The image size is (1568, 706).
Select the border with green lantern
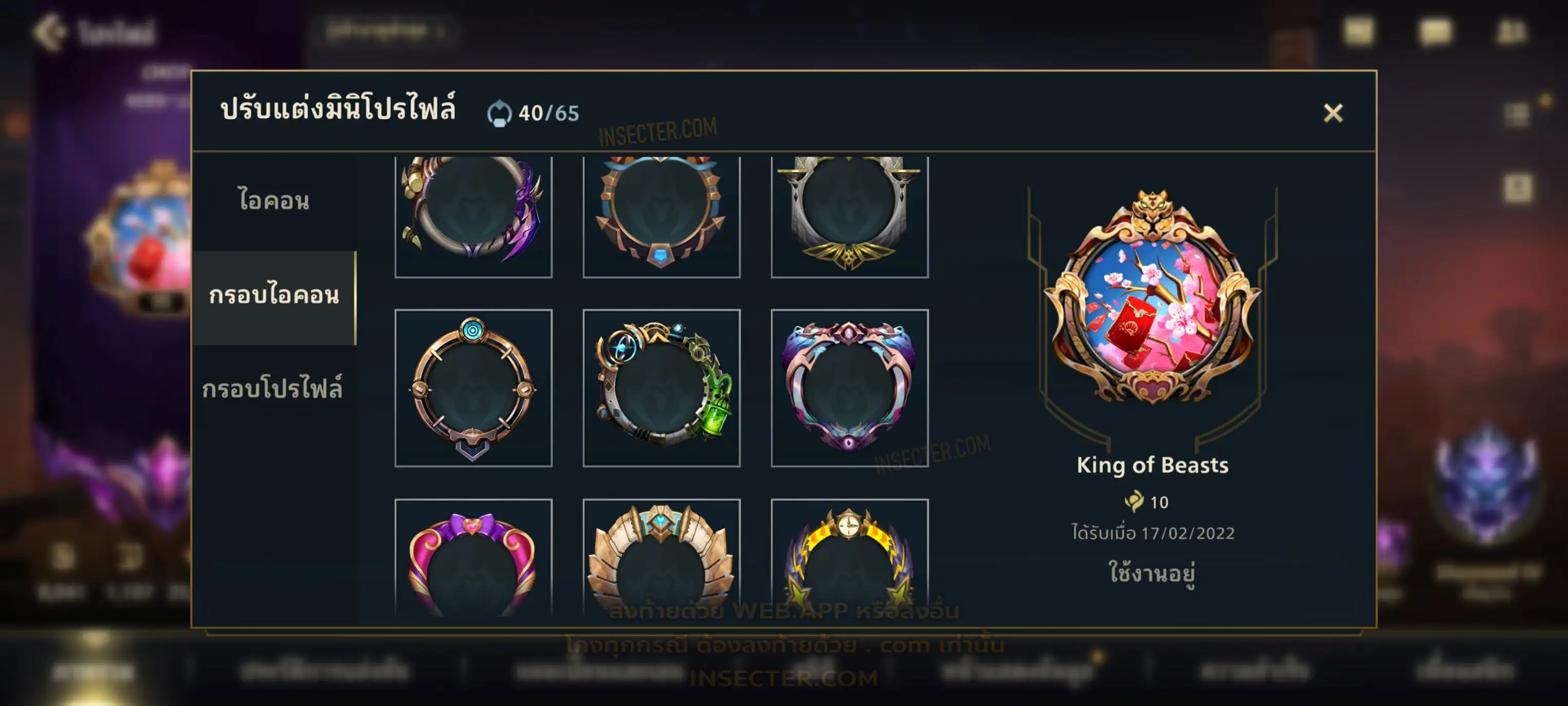[661, 388]
